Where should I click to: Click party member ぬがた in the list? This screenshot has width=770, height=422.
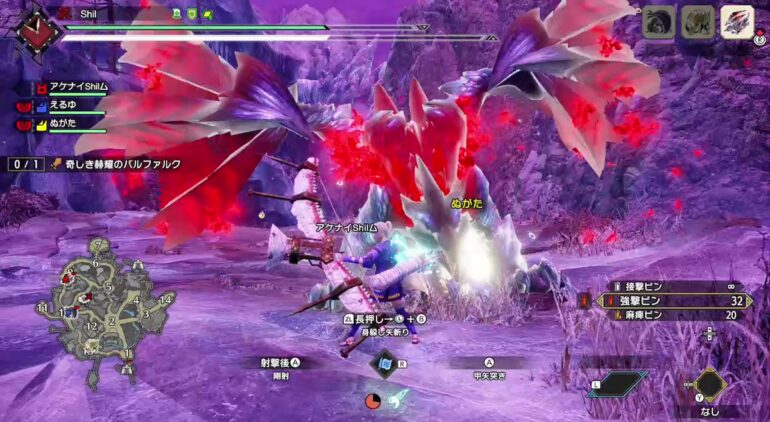click(x=70, y=125)
